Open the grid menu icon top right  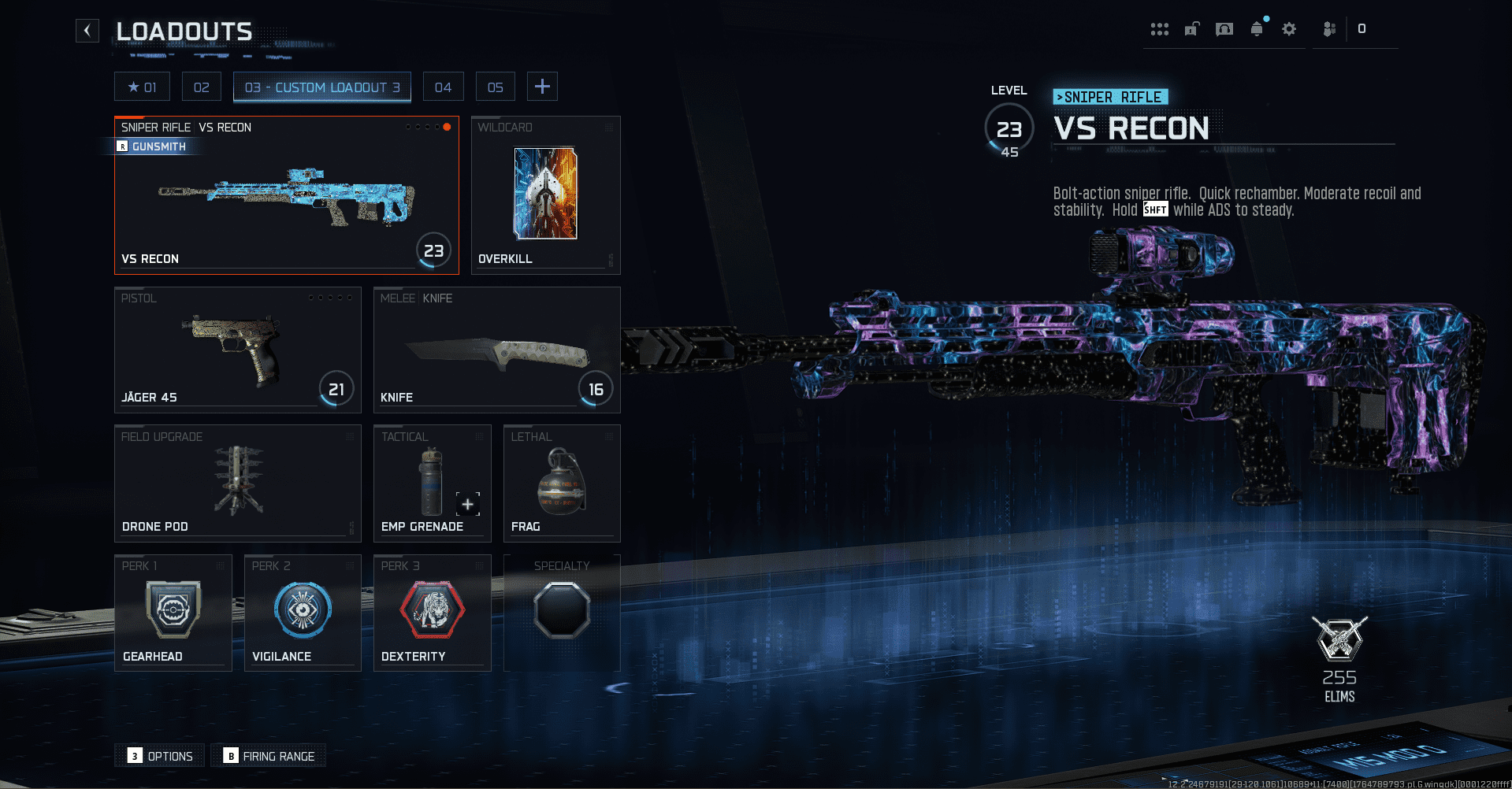(1159, 28)
